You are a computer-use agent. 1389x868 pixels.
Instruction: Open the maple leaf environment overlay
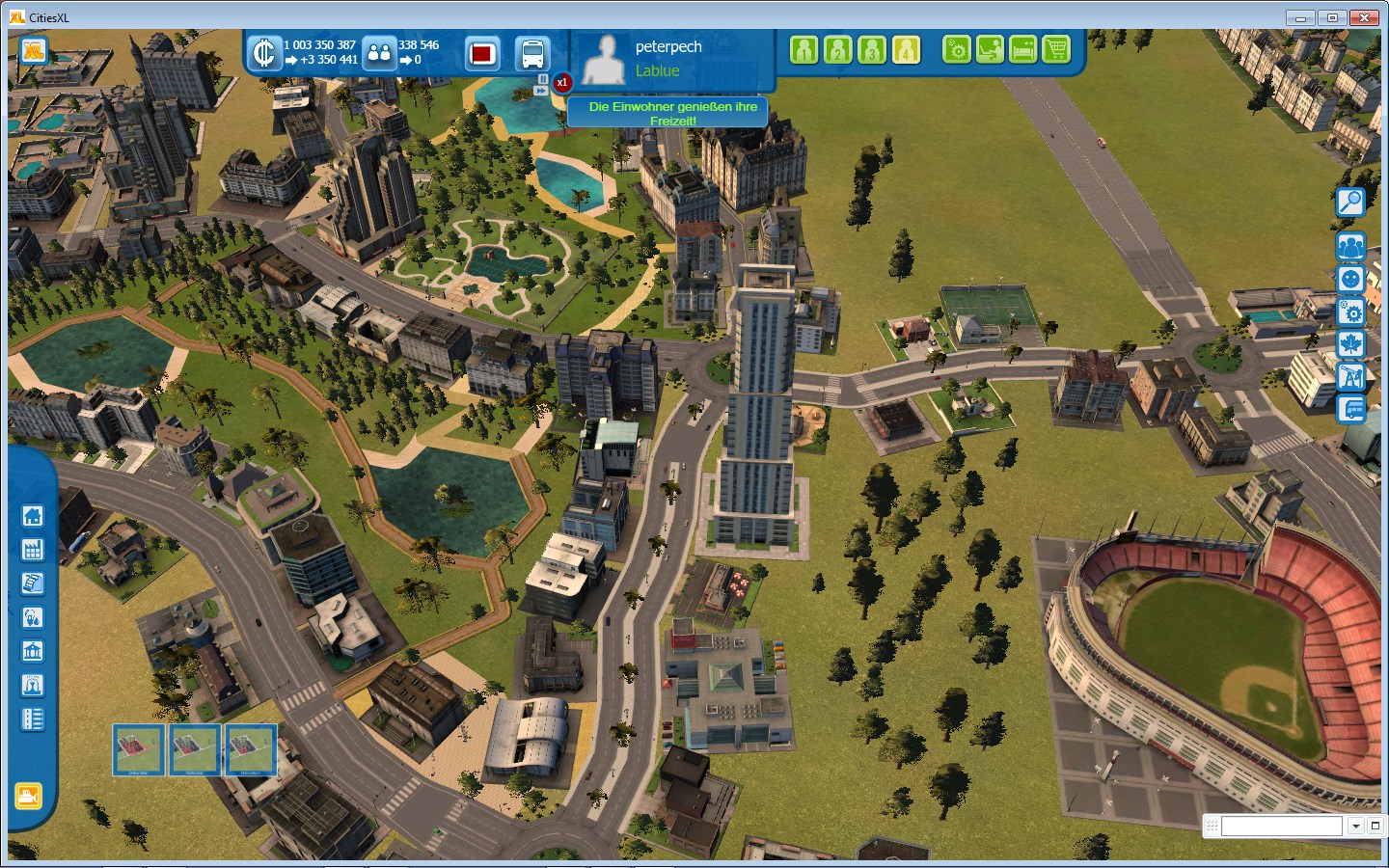(1350, 344)
